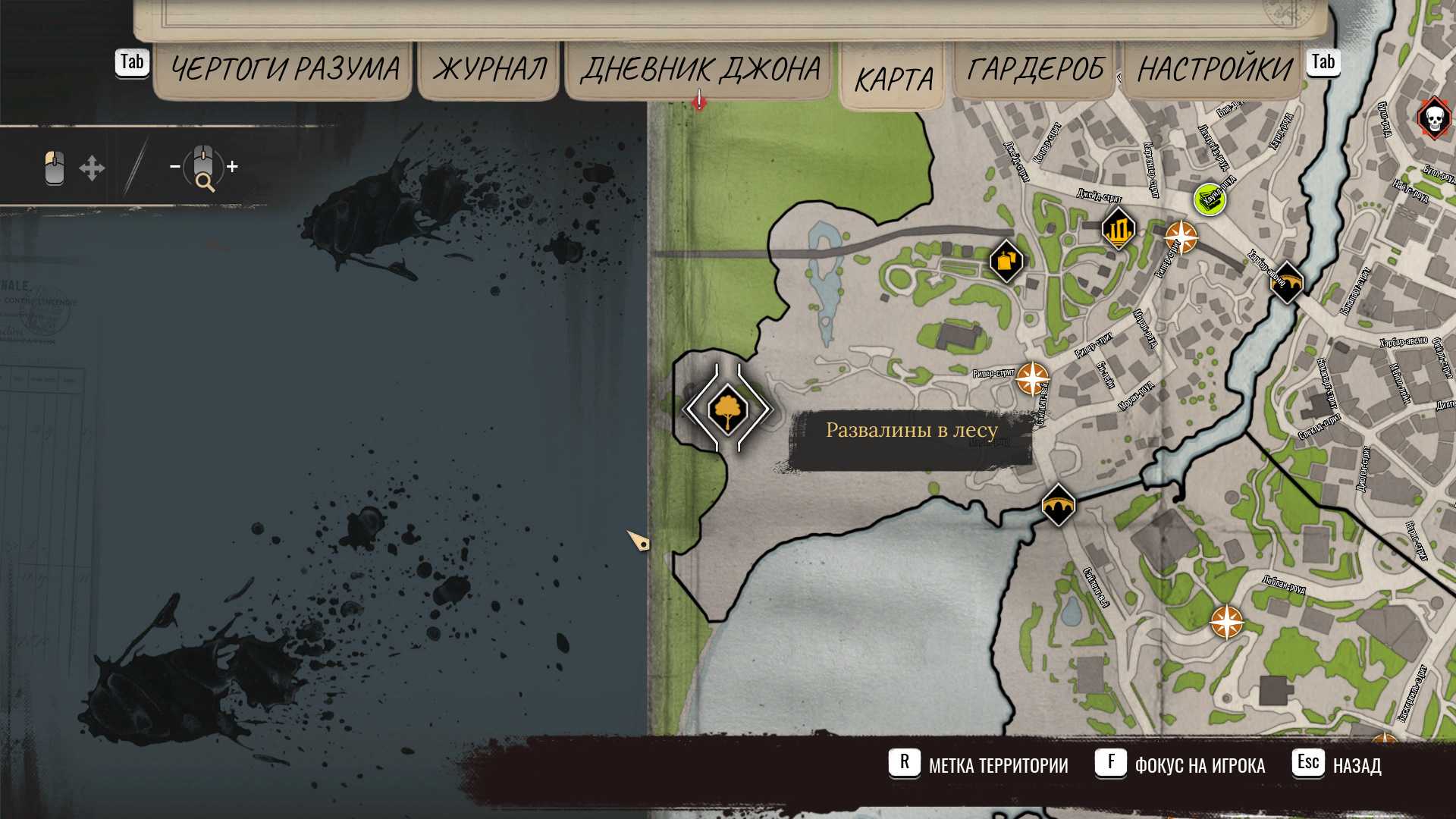Select the spray bottle map marker
The width and height of the screenshot is (1456, 819).
(1006, 262)
